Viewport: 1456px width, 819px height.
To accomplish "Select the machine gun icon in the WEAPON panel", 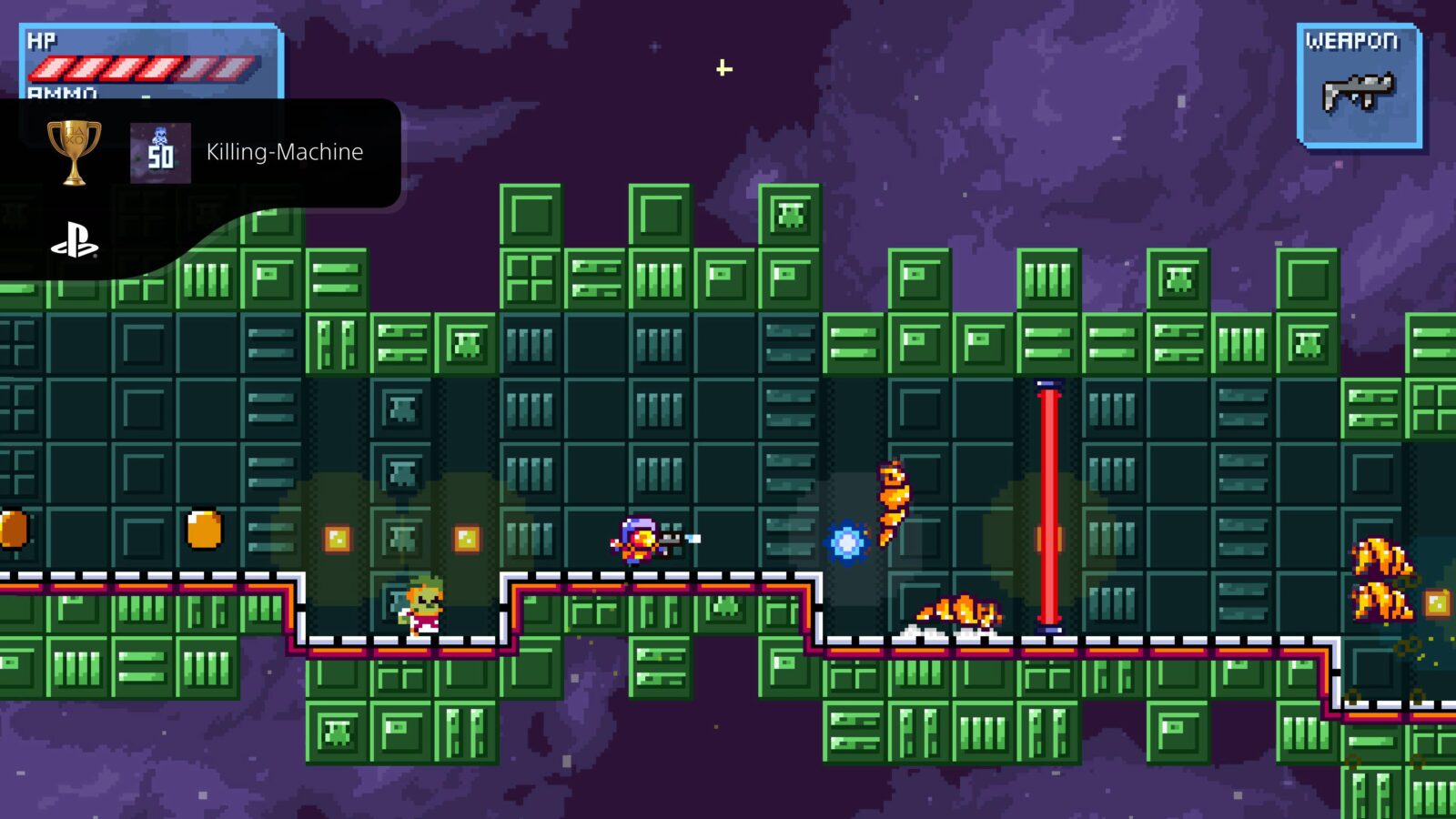I will tap(1355, 90).
